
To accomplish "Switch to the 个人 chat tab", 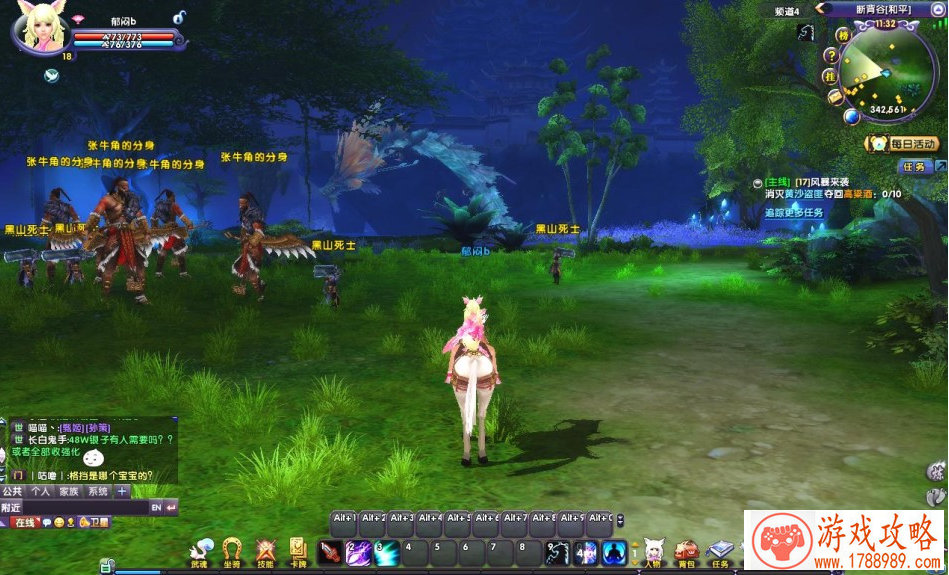I will point(40,492).
